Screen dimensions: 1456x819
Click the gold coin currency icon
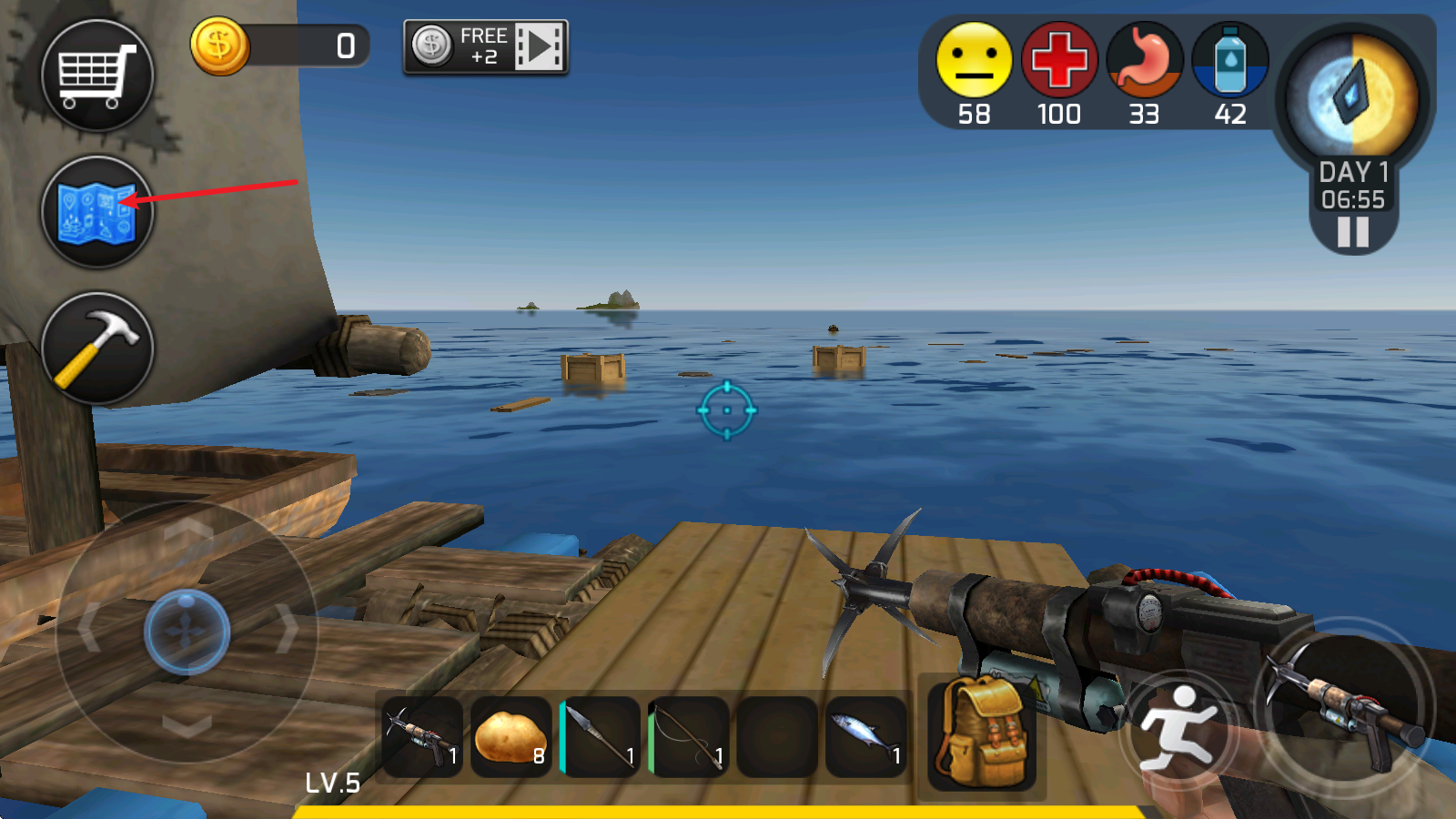(x=219, y=46)
